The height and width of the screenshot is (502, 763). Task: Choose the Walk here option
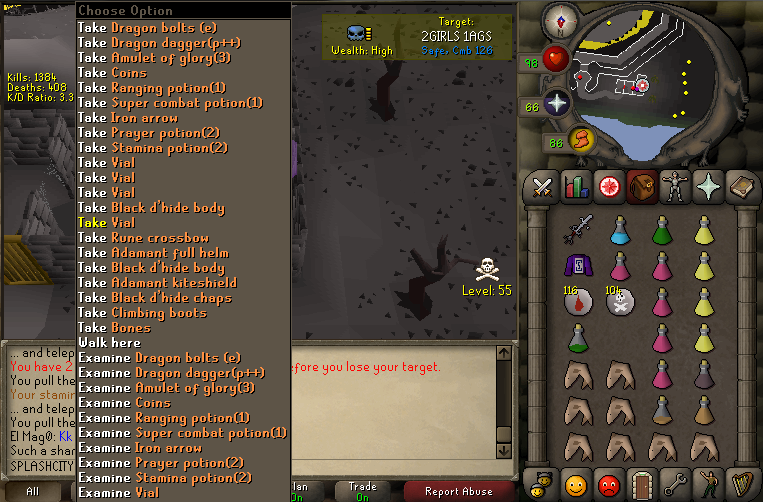click(x=109, y=342)
